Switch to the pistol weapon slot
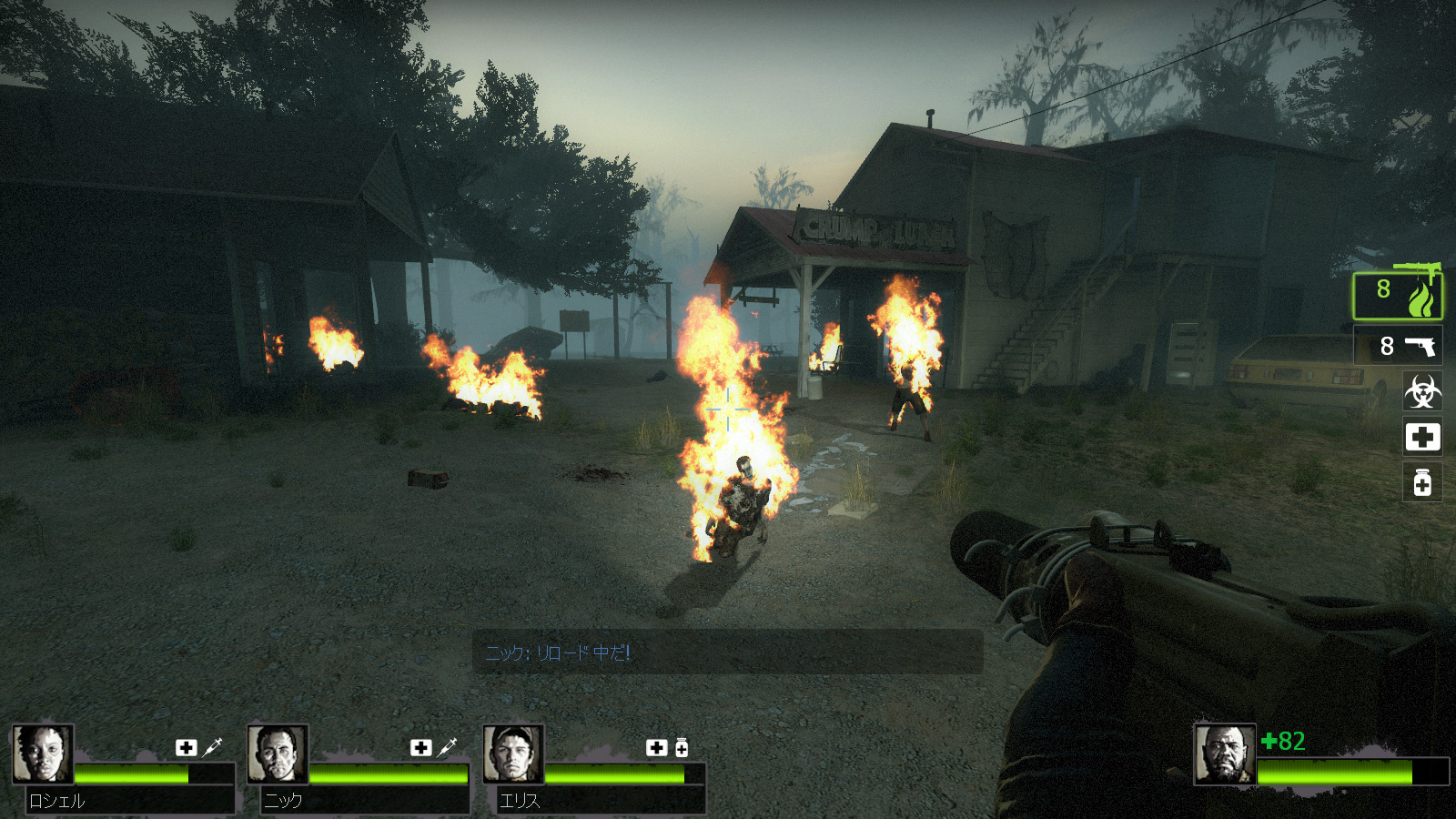This screenshot has width=1456, height=819. point(1398,346)
